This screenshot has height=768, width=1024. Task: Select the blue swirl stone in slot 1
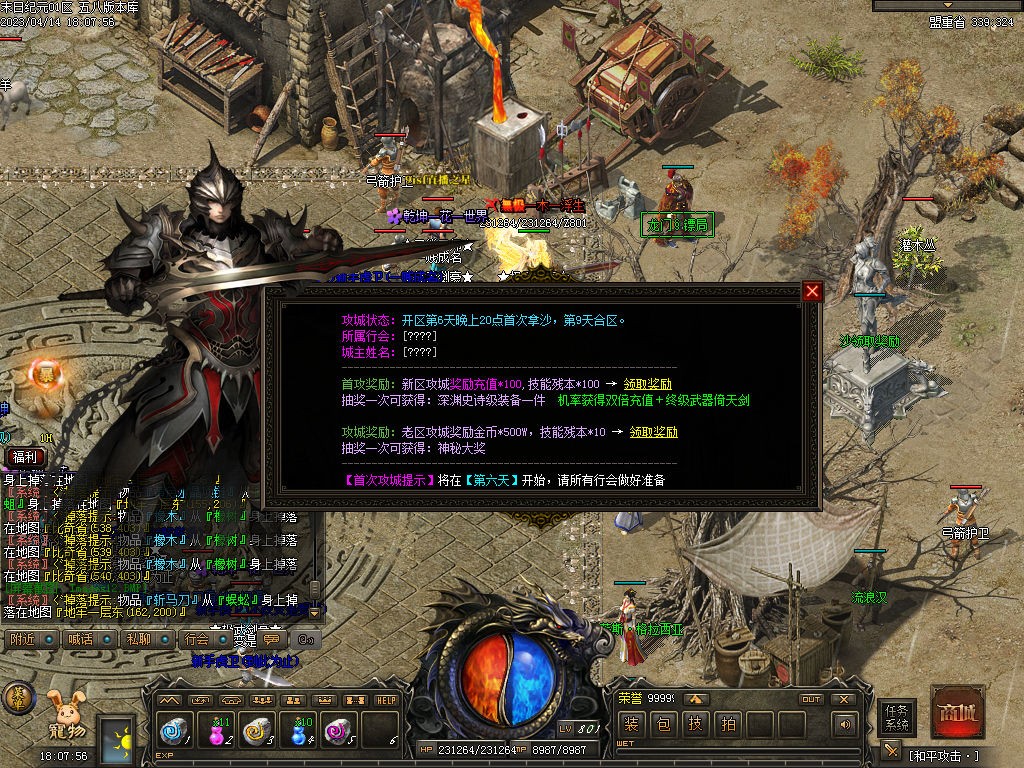click(x=171, y=732)
